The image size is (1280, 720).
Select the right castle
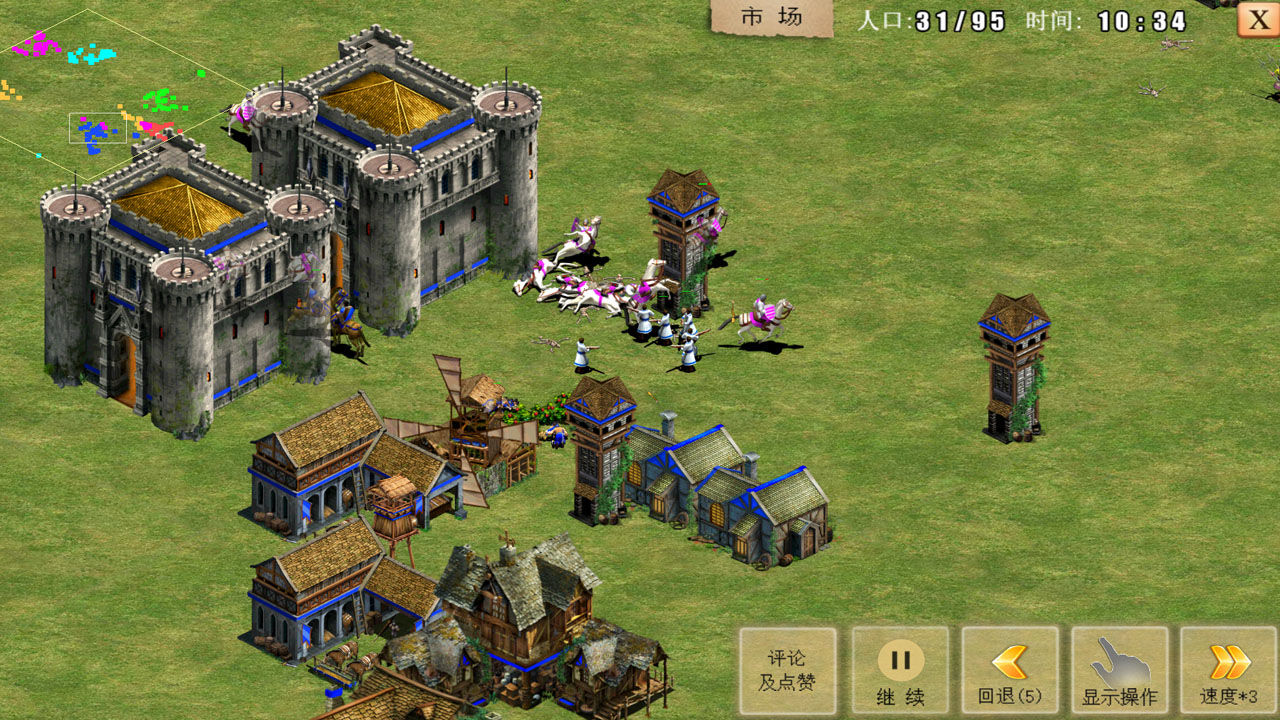click(400, 180)
